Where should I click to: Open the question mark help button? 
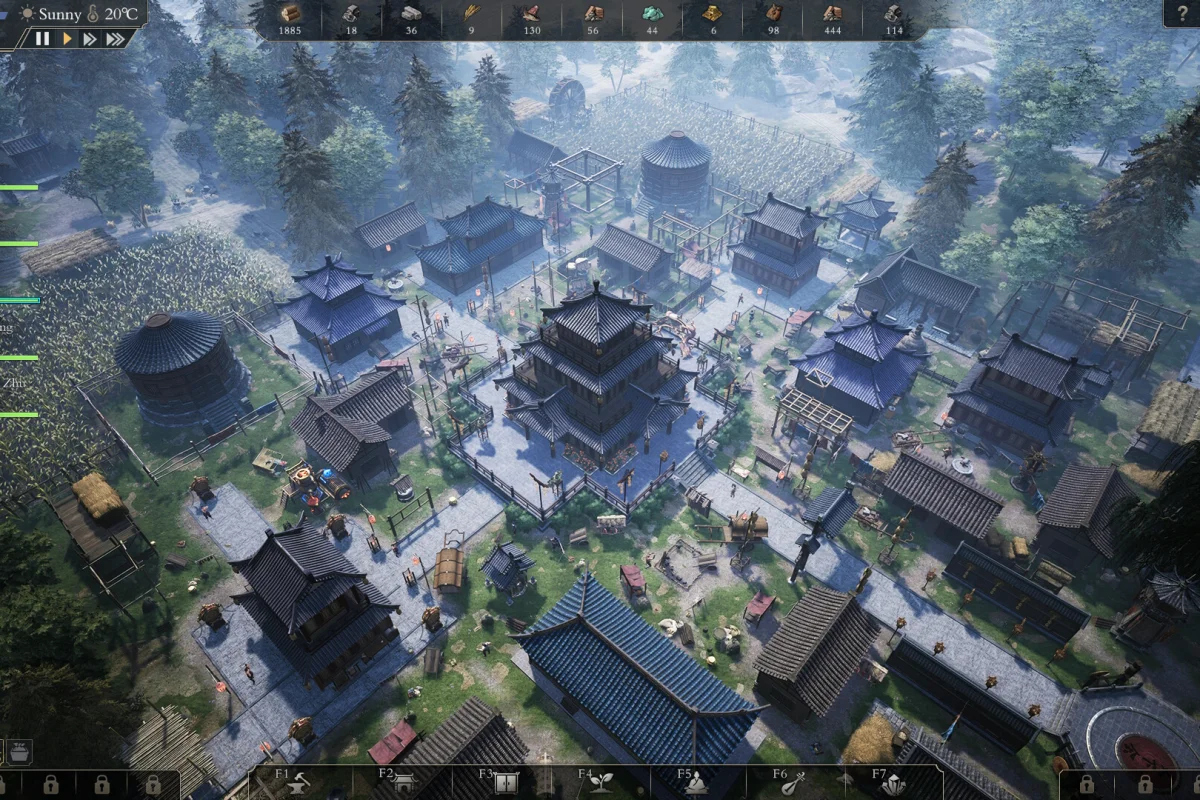pyautogui.click(x=1181, y=13)
